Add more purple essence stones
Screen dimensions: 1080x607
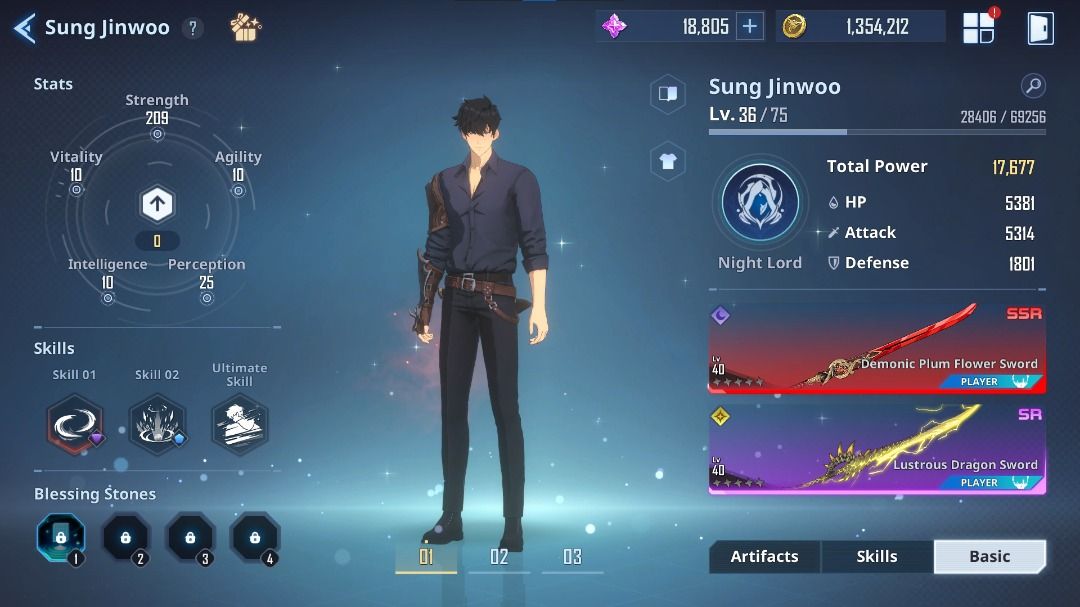[749, 27]
